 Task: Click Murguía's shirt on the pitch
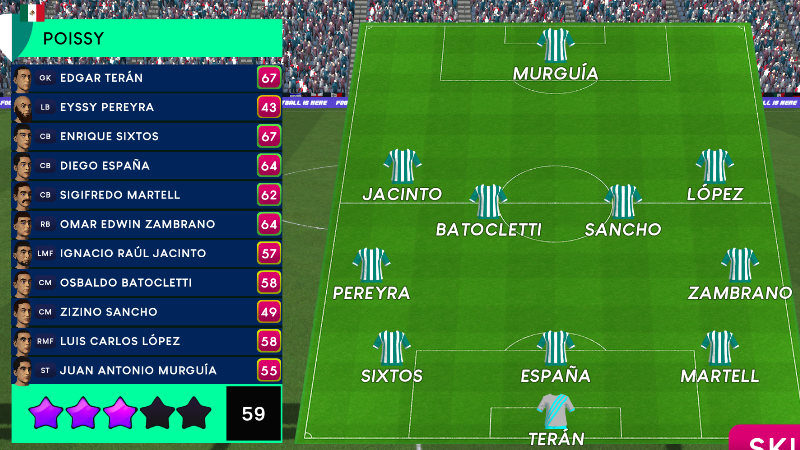click(555, 45)
